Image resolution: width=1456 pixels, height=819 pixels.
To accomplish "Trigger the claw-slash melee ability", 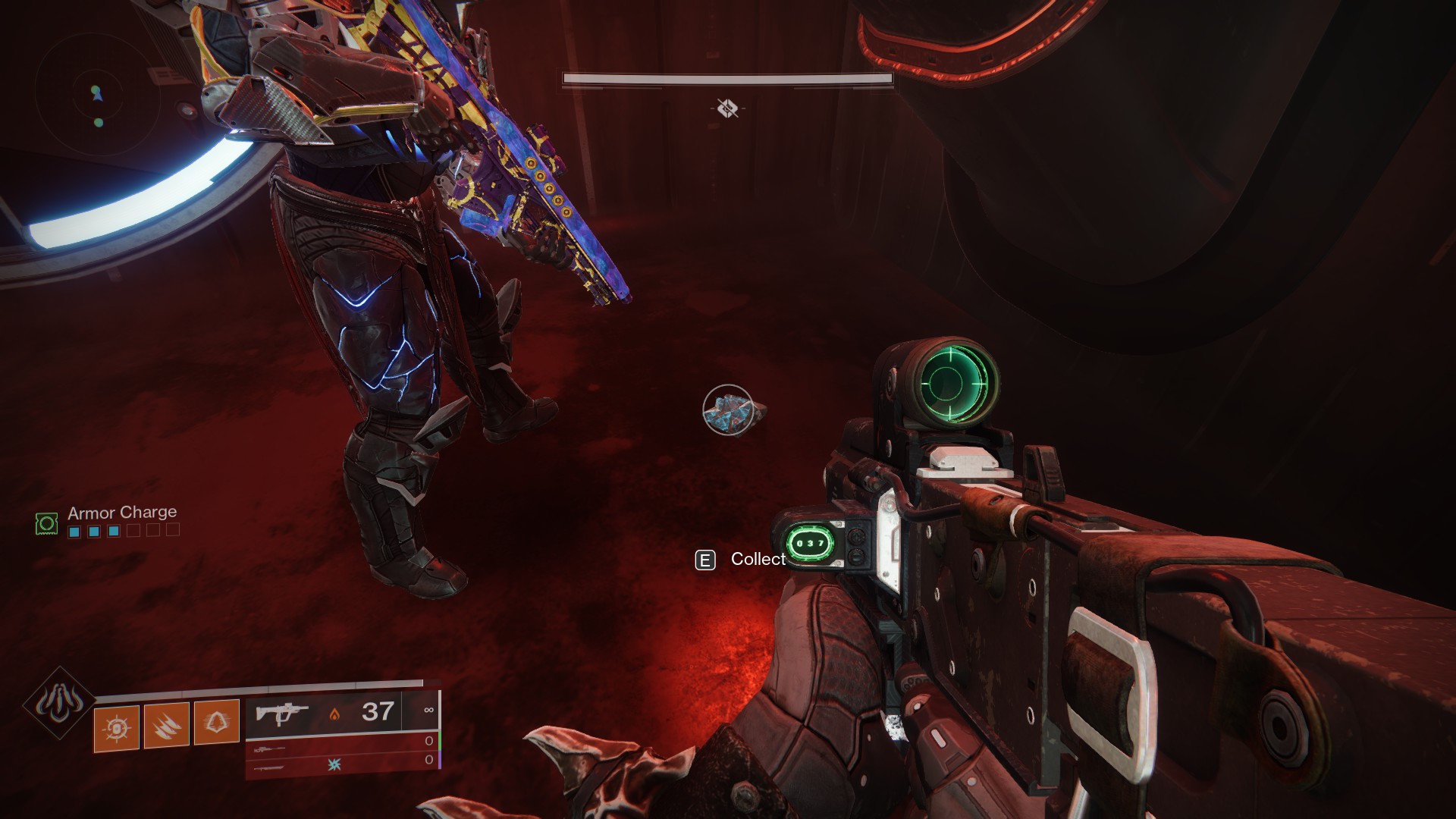I will (x=166, y=725).
